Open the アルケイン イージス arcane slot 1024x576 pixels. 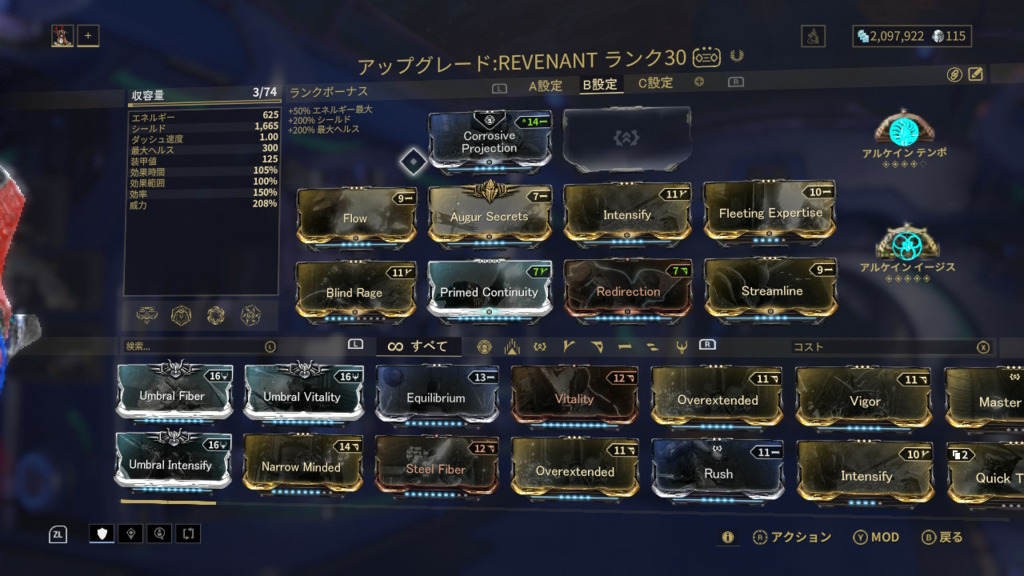(x=907, y=244)
